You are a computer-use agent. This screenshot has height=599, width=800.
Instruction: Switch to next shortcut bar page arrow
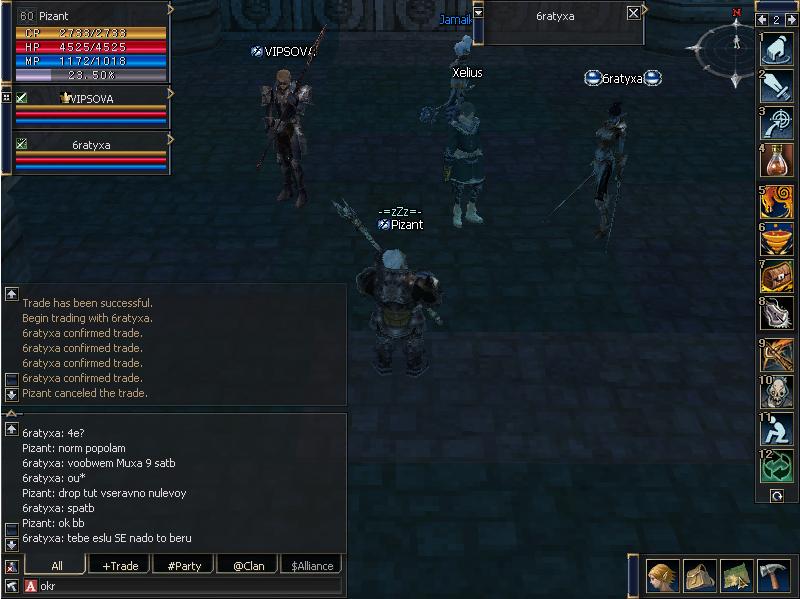click(790, 19)
